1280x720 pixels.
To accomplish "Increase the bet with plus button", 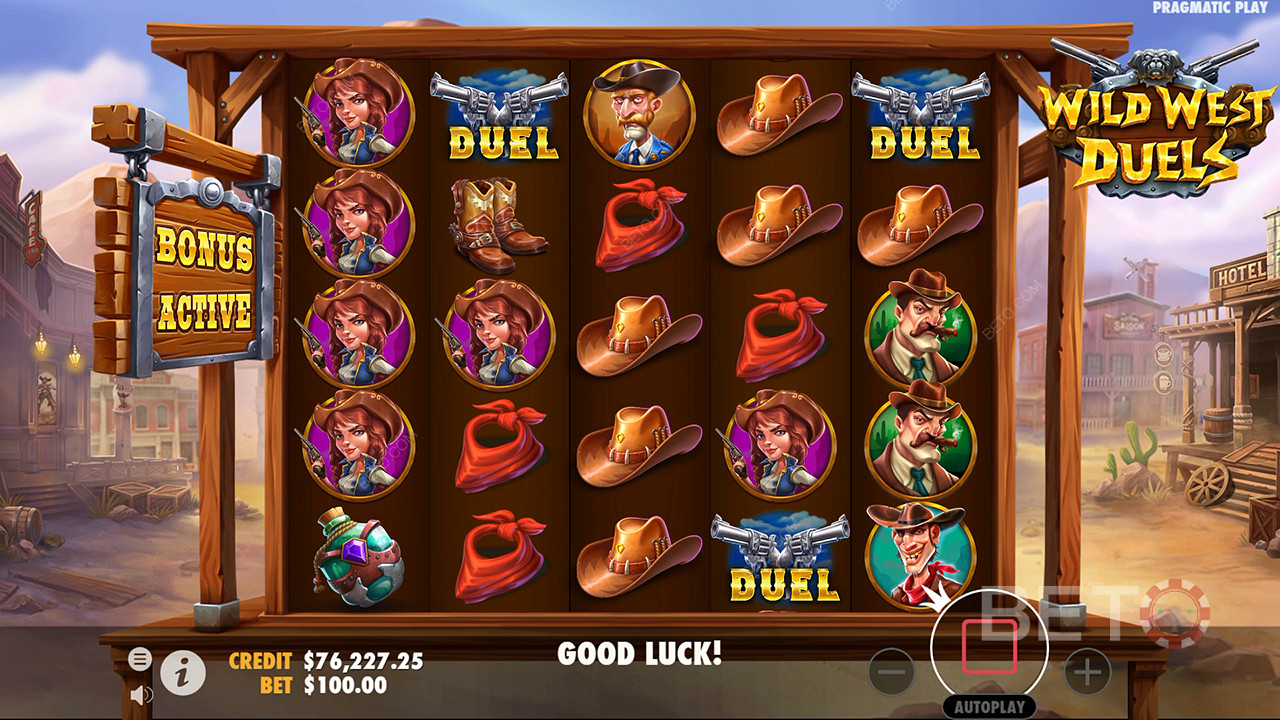I will tap(1087, 673).
